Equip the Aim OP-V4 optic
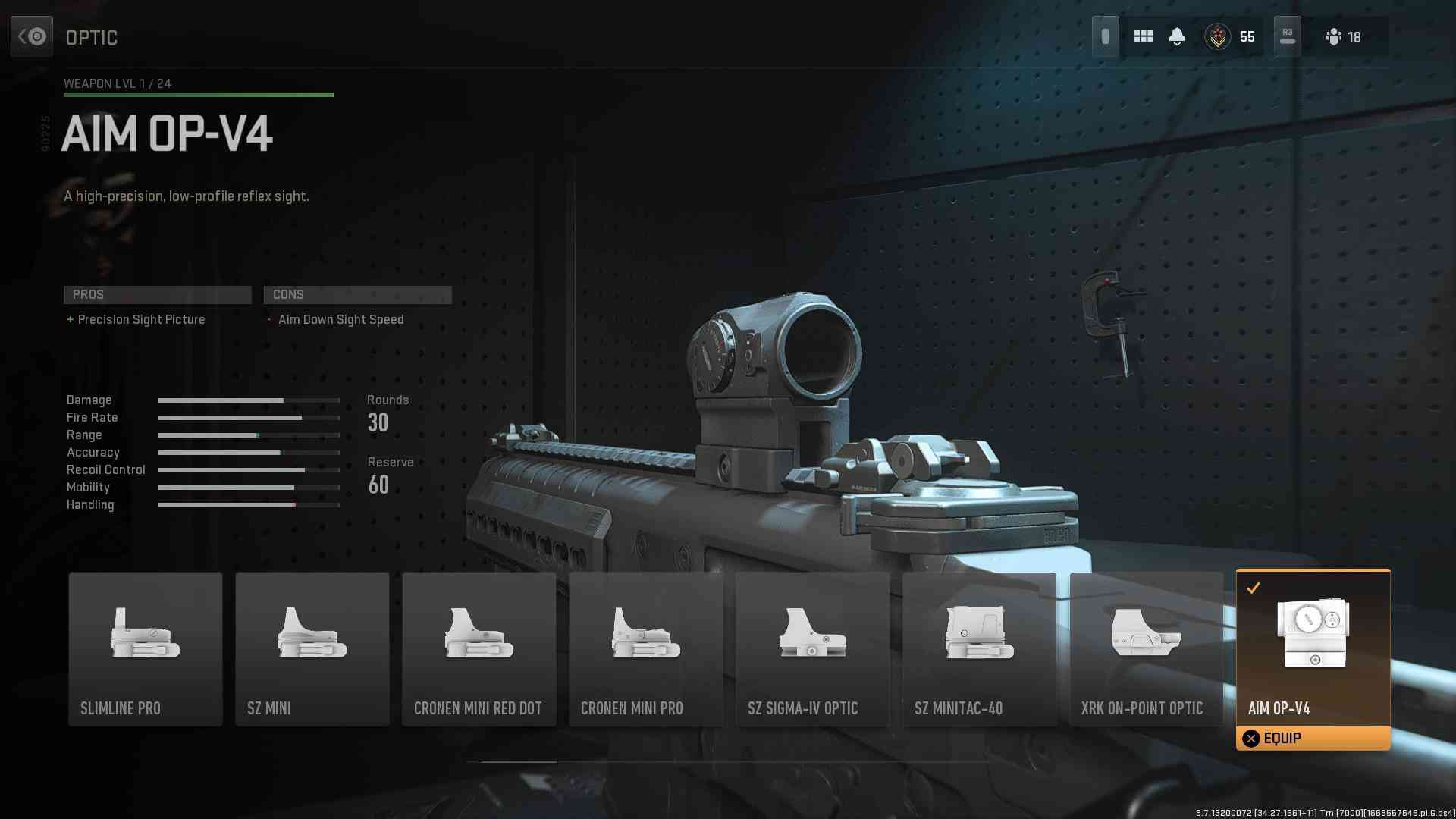This screenshot has width=1456, height=819. (x=1313, y=738)
